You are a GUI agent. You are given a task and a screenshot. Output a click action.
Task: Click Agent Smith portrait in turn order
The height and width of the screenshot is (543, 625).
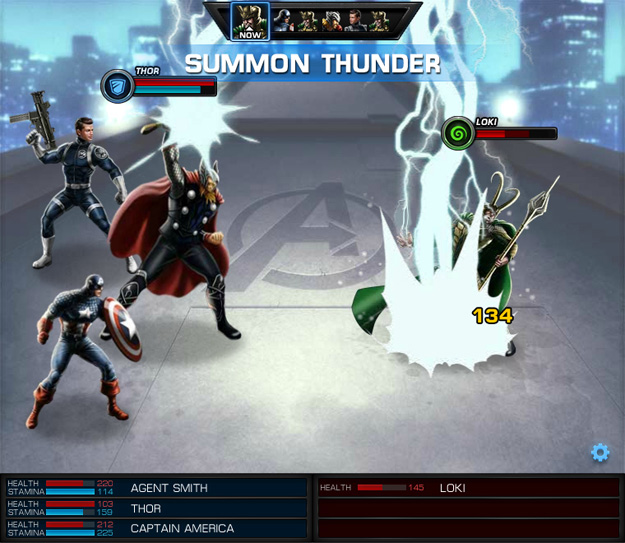(356, 20)
